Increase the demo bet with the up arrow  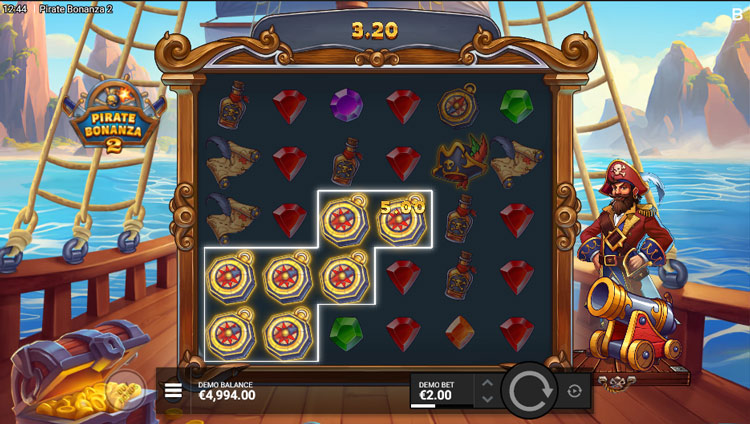click(487, 383)
